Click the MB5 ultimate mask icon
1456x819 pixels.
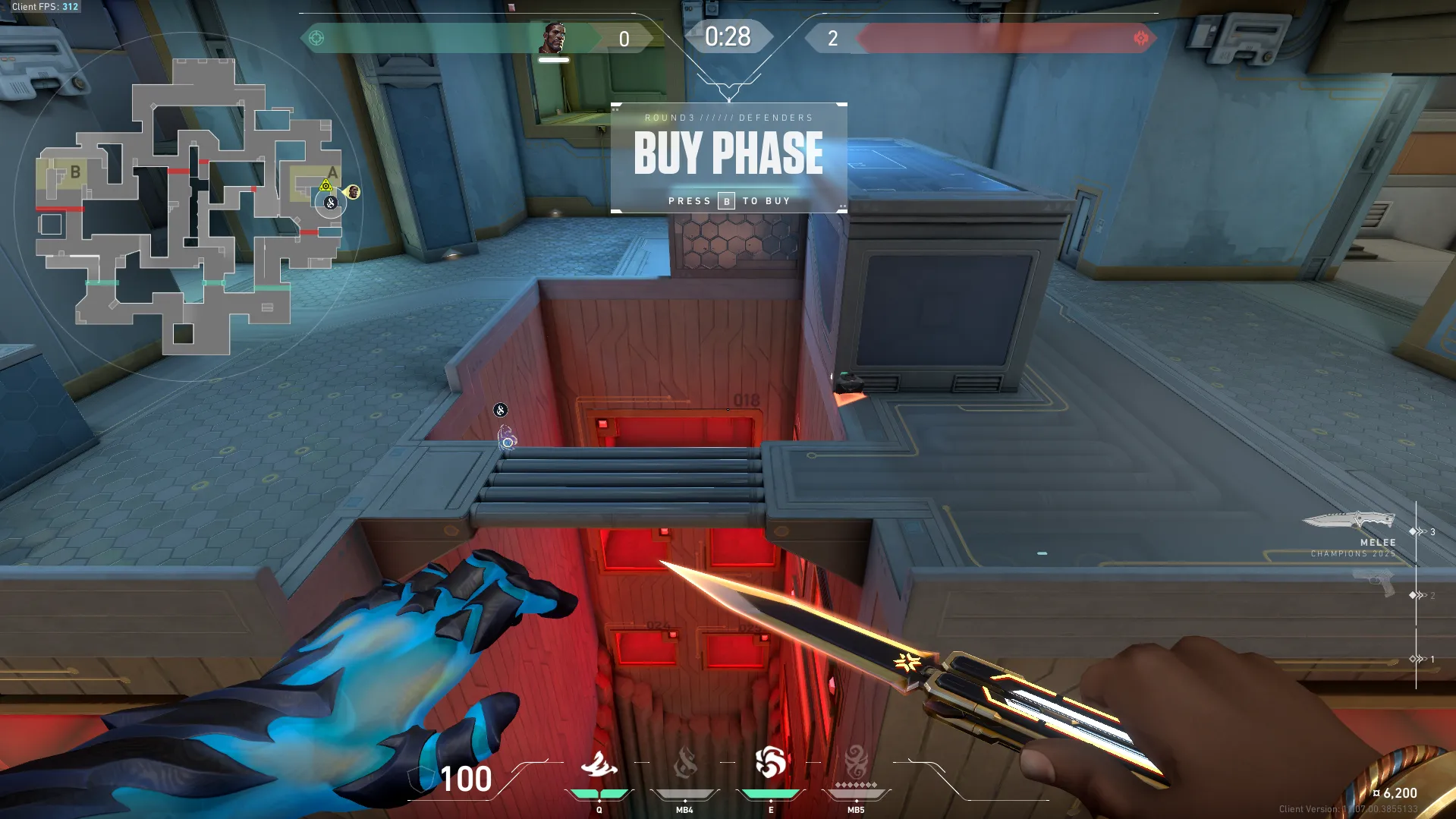point(856,761)
